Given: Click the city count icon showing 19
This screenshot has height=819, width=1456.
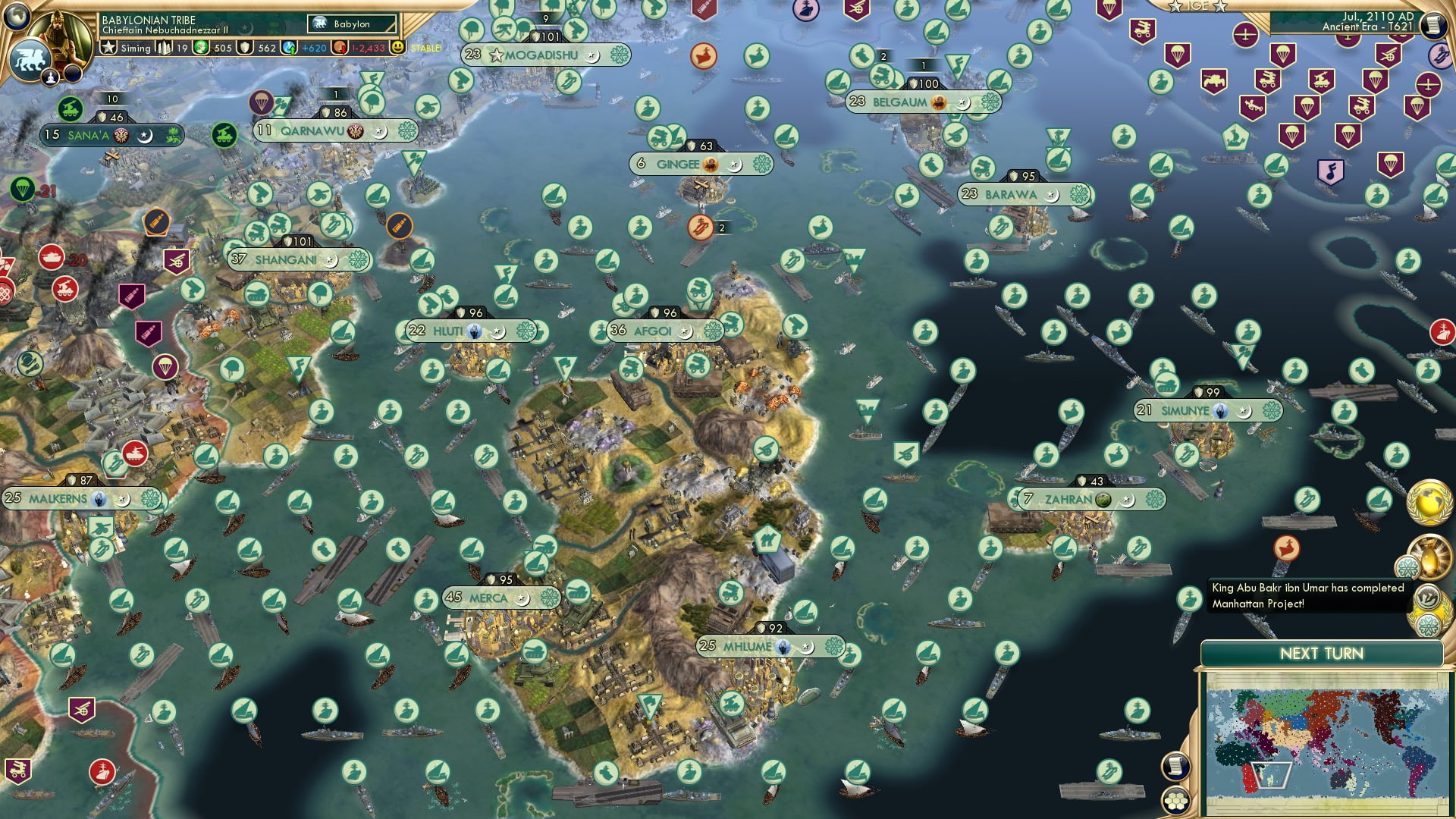Looking at the screenshot, I should pyautogui.click(x=165, y=47).
